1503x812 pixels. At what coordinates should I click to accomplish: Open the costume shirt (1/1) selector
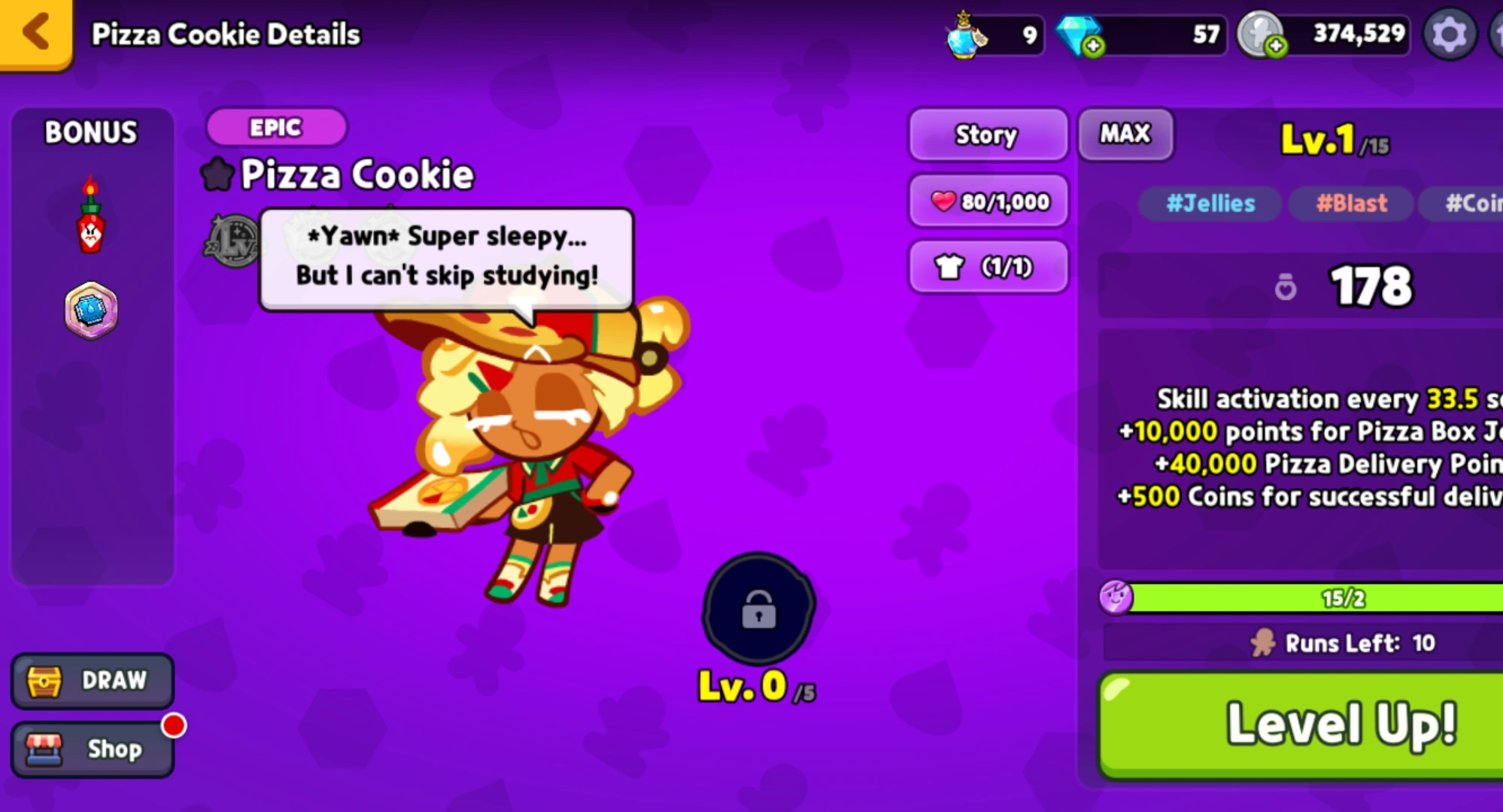pyautogui.click(x=988, y=266)
